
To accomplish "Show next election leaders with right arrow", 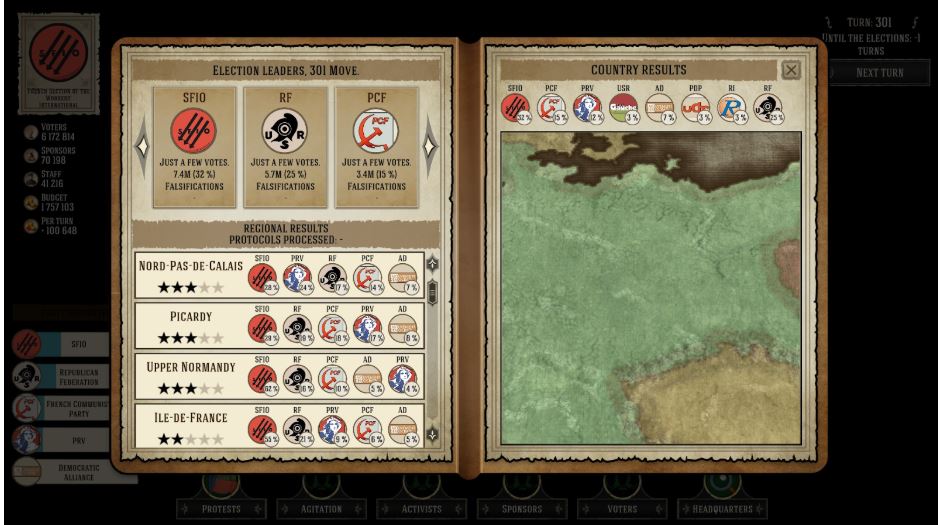I will coord(430,146).
